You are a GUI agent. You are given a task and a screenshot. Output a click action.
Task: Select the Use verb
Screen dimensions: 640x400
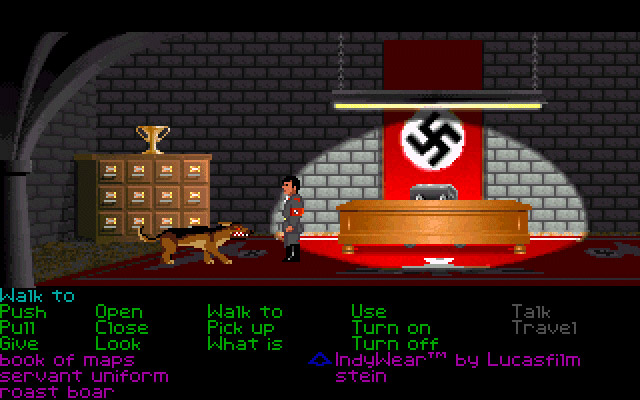[x=368, y=312]
